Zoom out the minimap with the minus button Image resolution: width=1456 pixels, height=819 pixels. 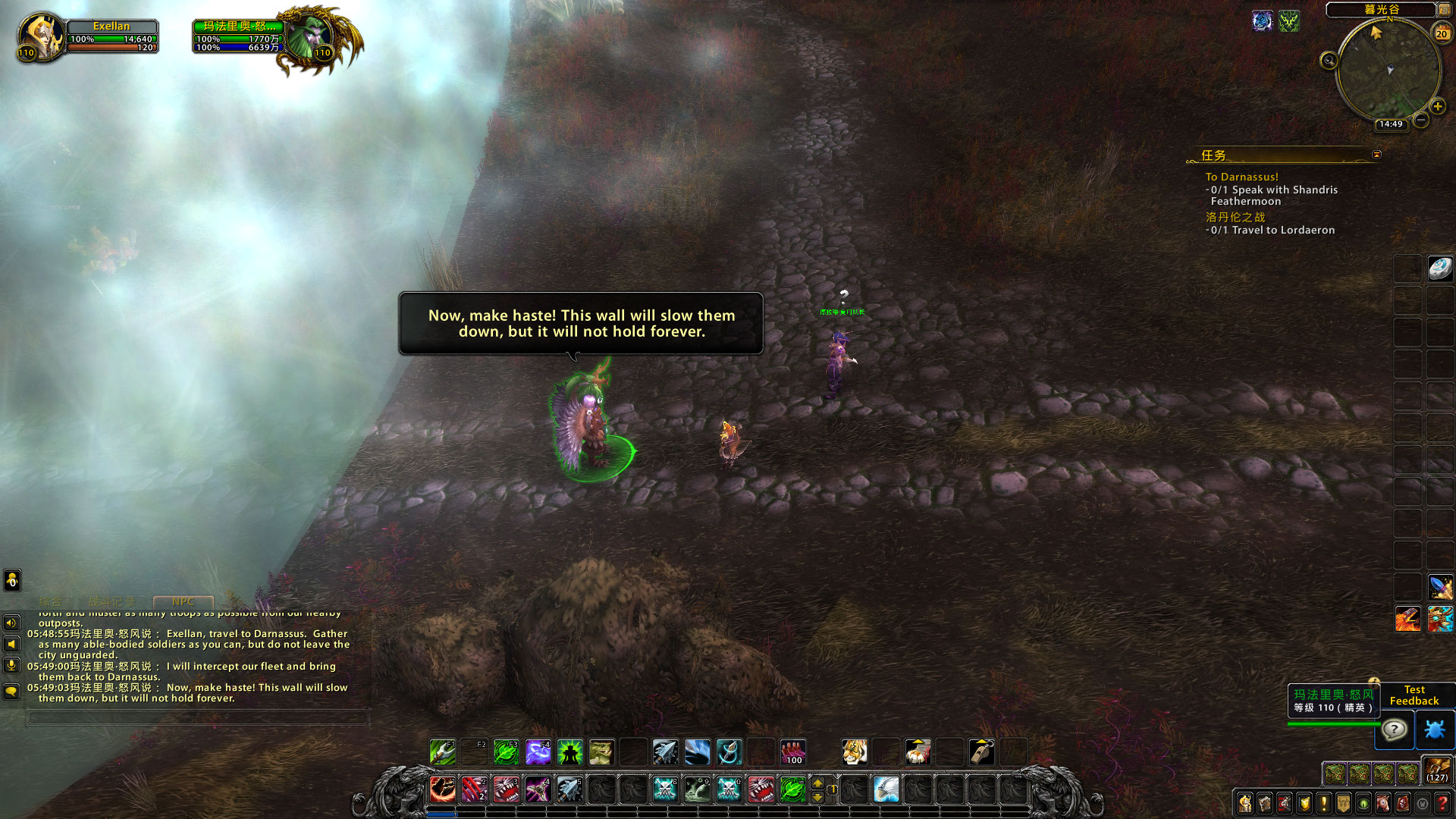(1421, 120)
